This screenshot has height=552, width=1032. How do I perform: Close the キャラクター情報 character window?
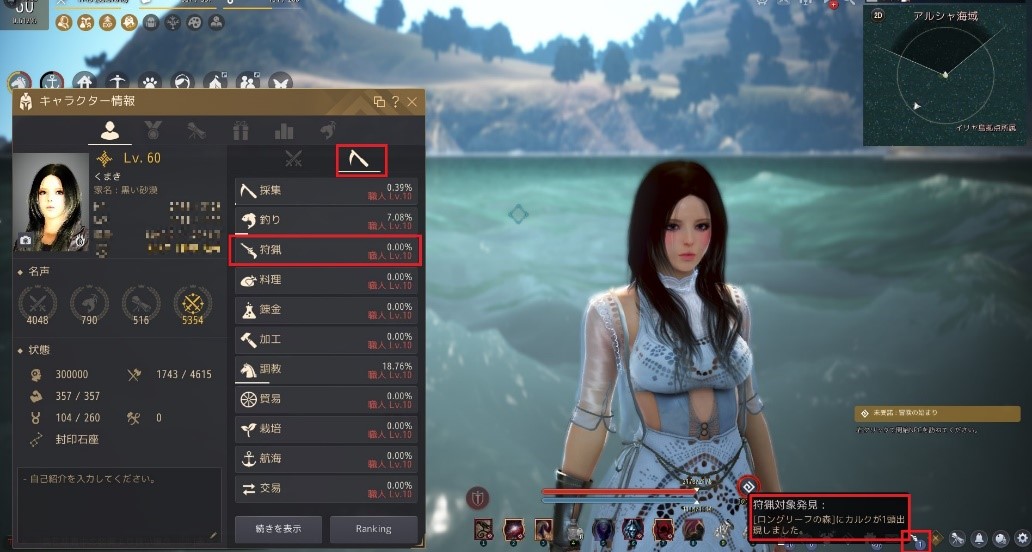click(x=412, y=102)
